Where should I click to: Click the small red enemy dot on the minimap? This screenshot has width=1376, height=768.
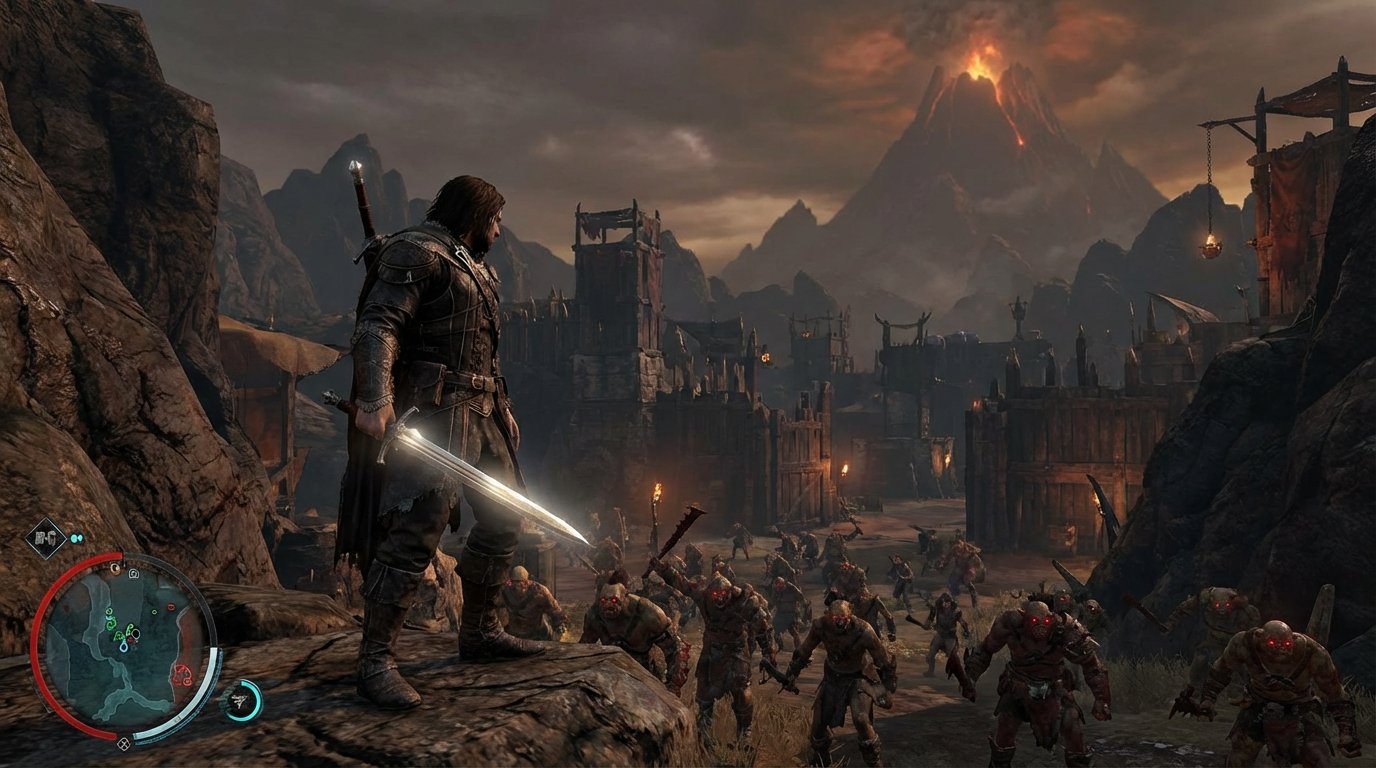[169, 606]
